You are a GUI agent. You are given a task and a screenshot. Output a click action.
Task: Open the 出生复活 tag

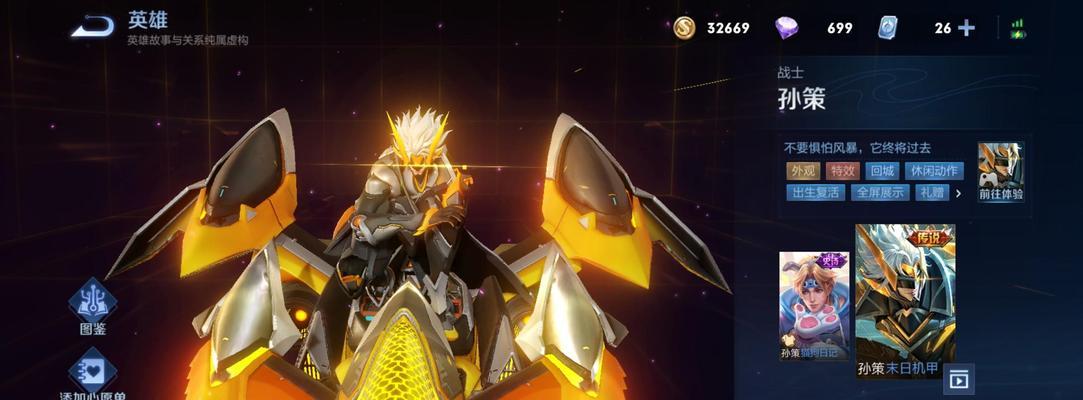click(815, 193)
